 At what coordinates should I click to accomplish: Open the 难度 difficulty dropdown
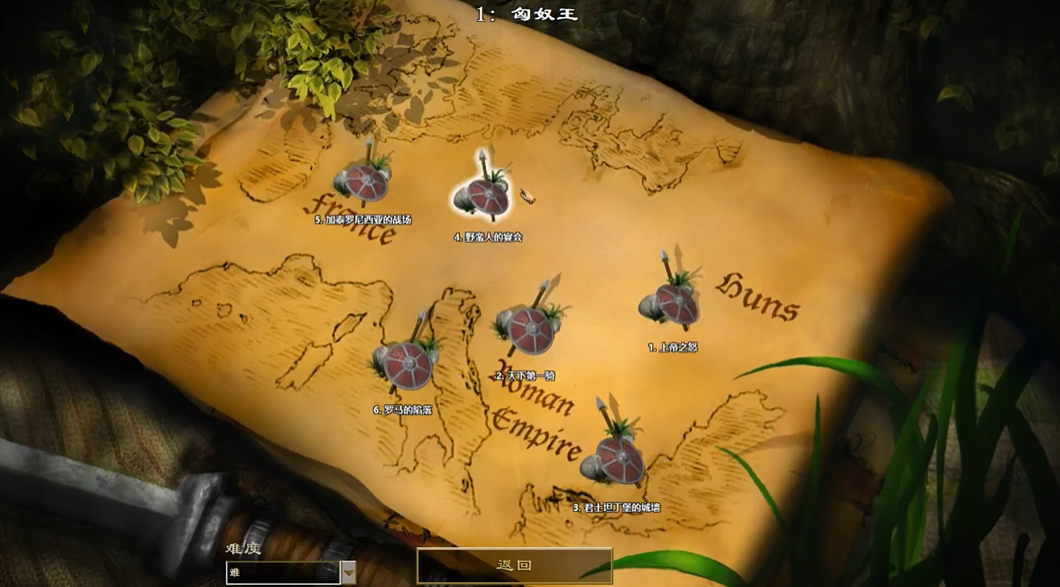pos(348,572)
